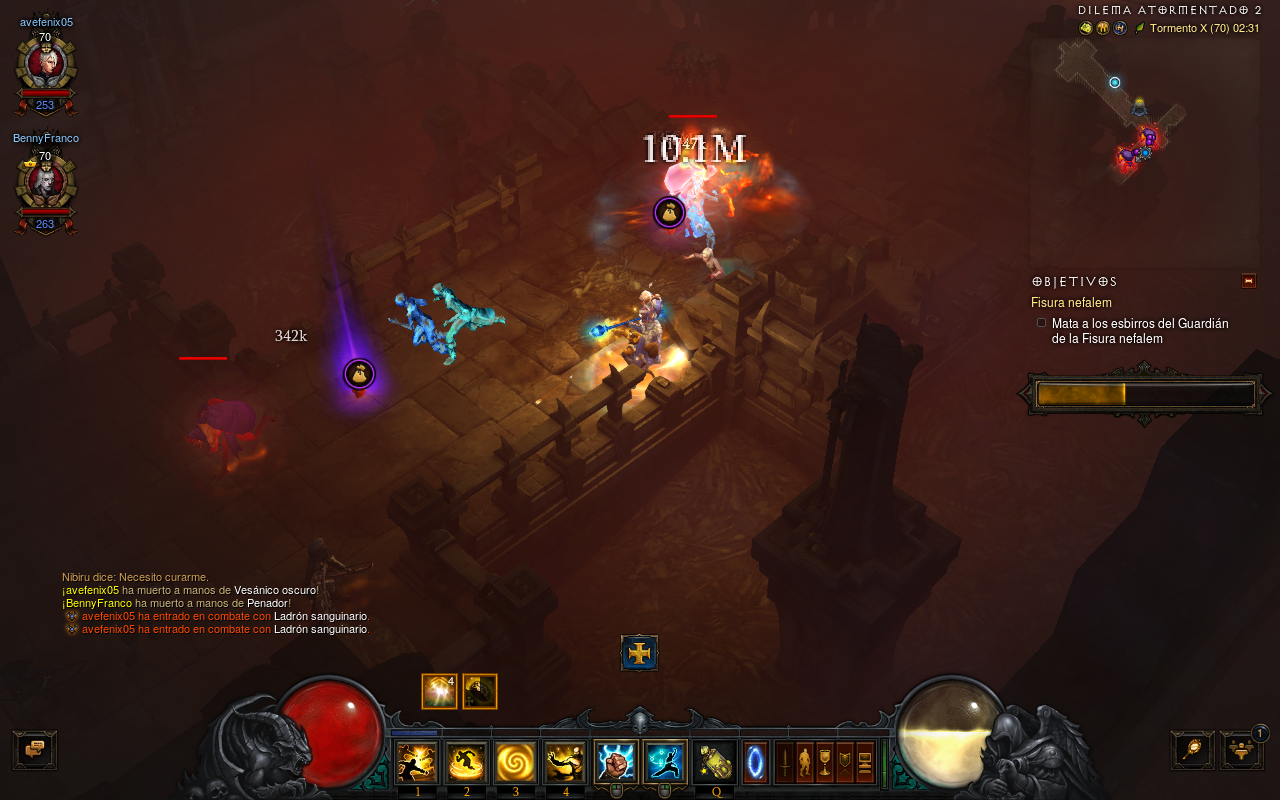
Task: Collapse the Objetivos tracker panel
Action: 1248,281
